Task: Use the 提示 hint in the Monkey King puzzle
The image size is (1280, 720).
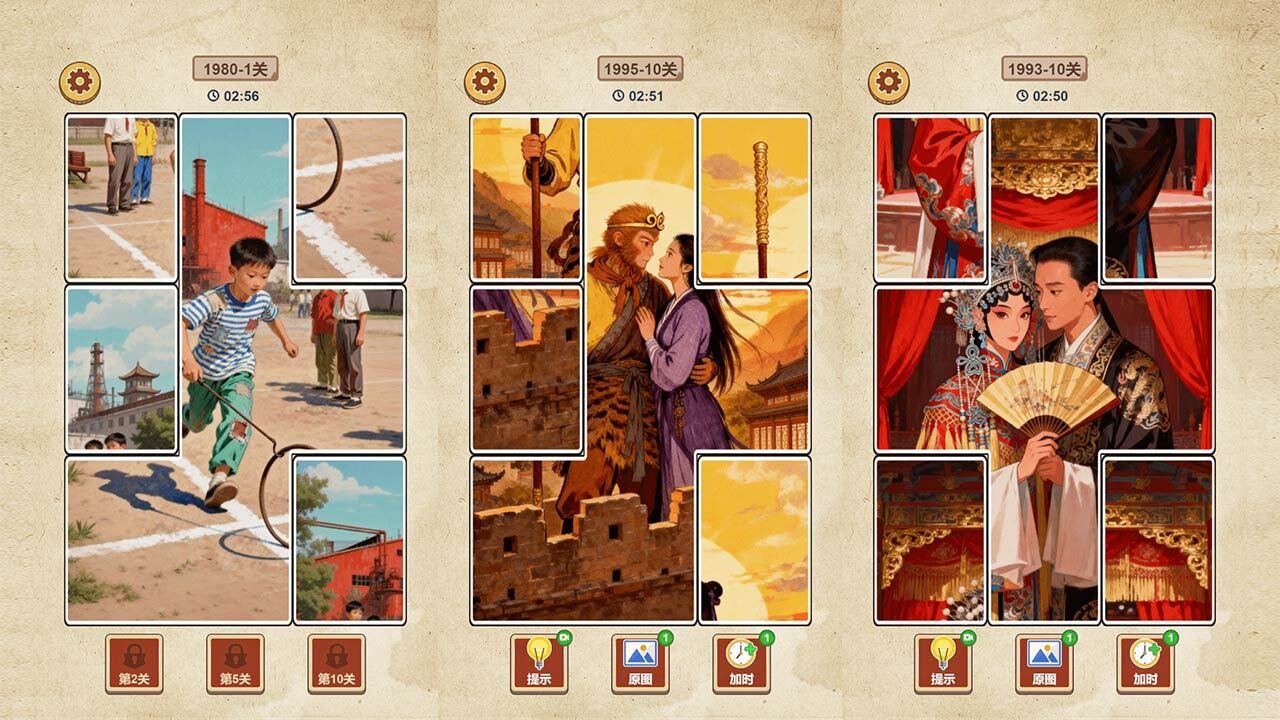Action: (539, 663)
